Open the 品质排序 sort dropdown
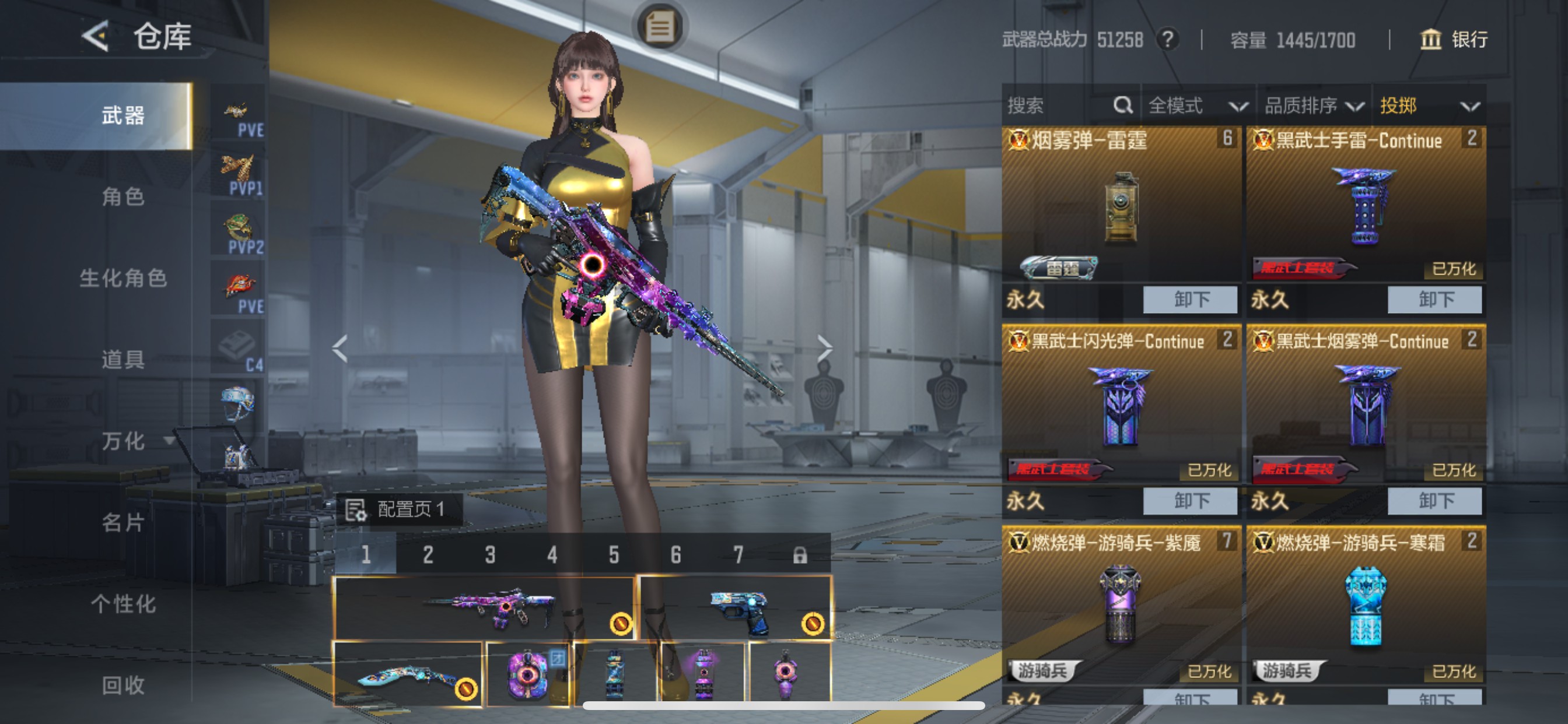 click(1313, 106)
